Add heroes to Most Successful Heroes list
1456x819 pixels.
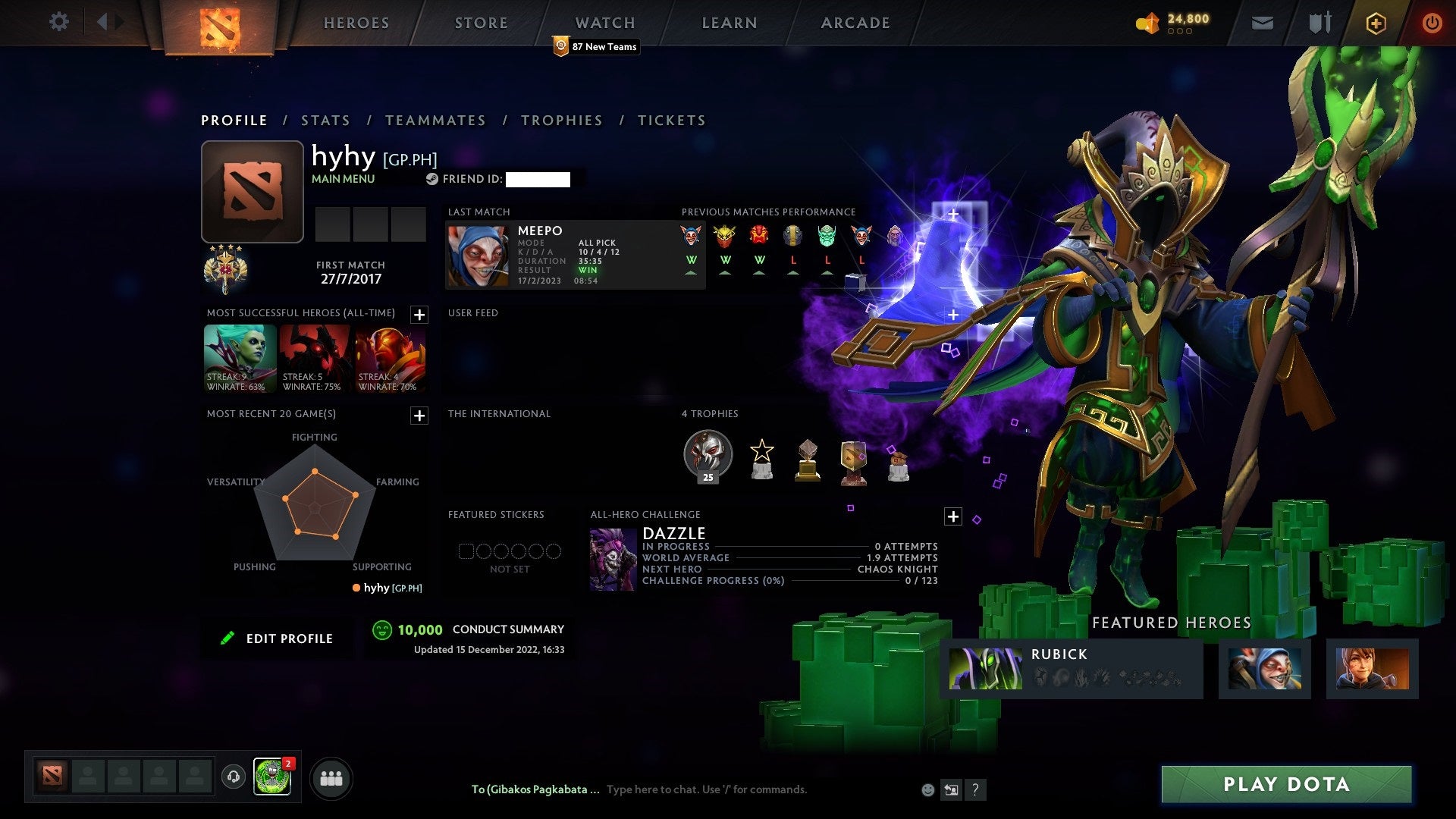419,313
